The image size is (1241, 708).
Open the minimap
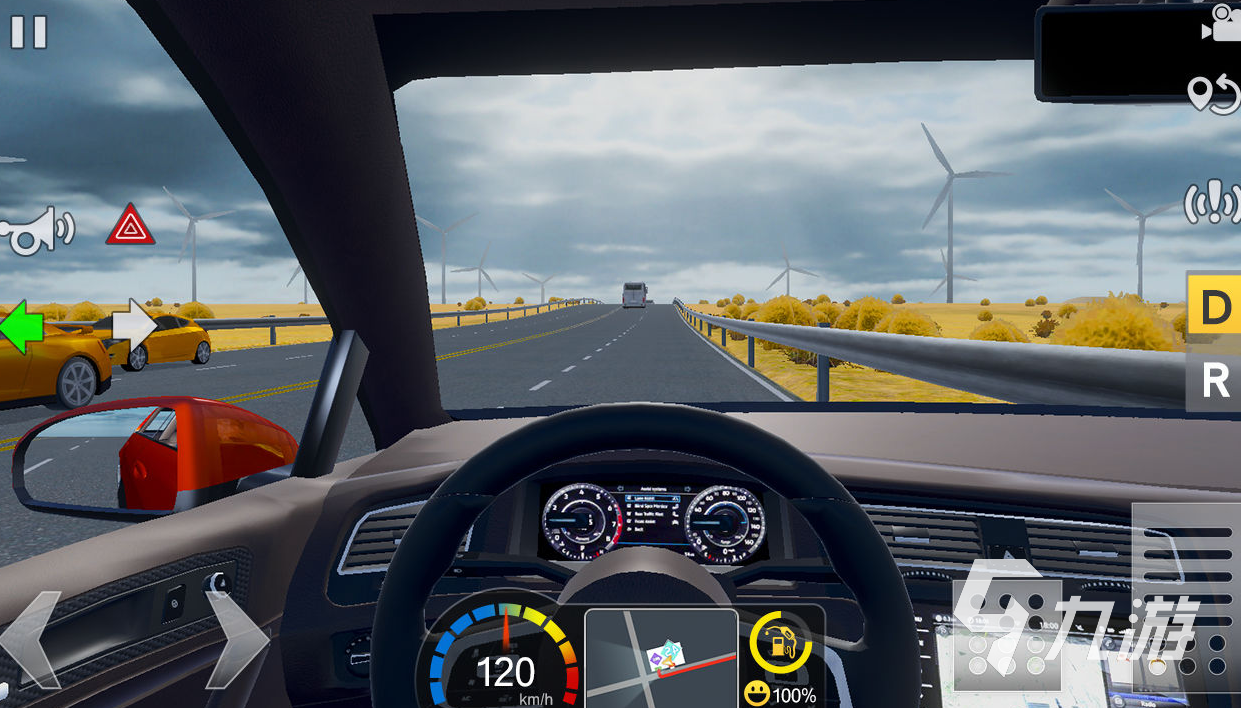(661, 656)
